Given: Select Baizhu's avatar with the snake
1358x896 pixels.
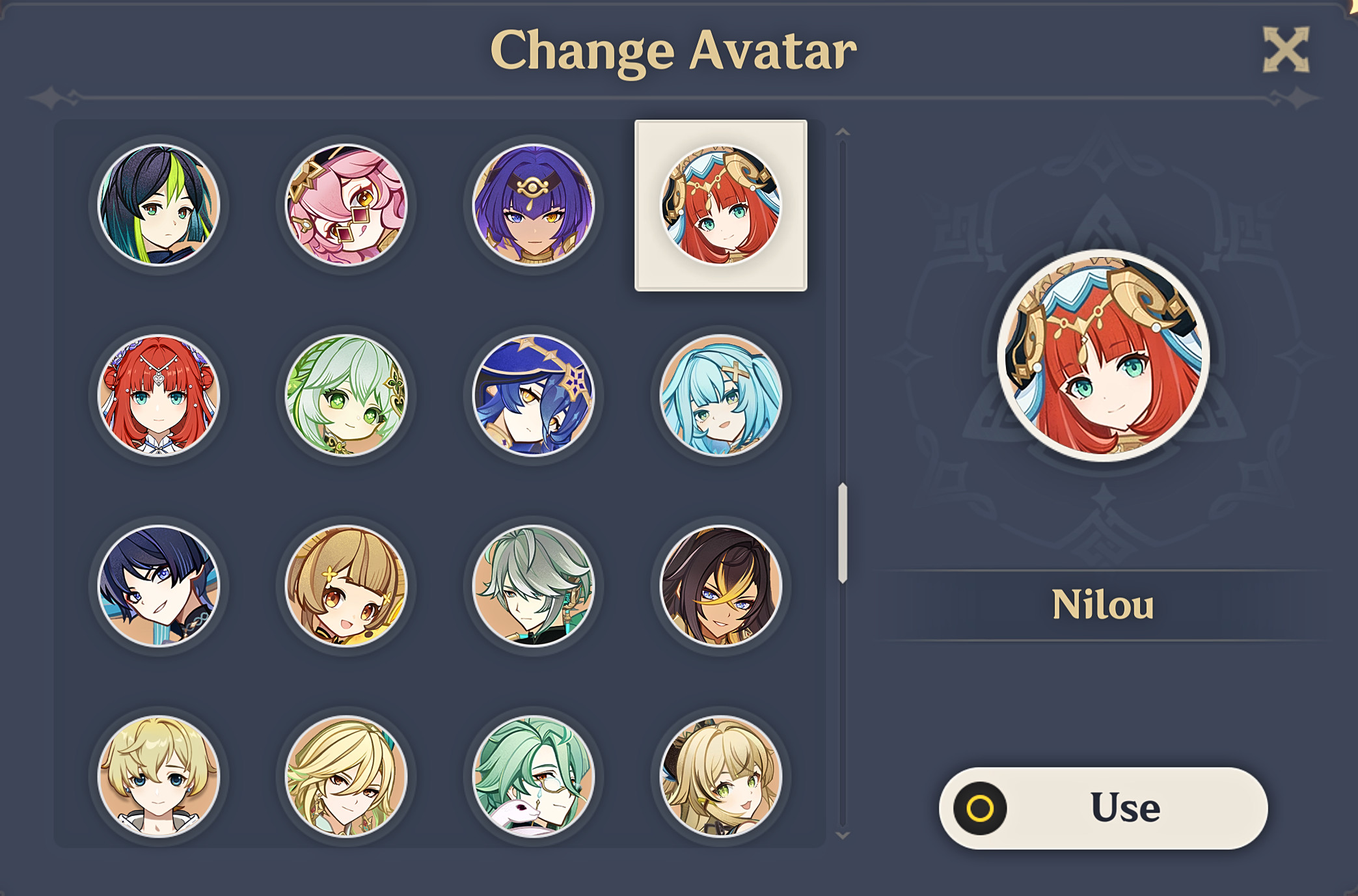Looking at the screenshot, I should [x=534, y=781].
